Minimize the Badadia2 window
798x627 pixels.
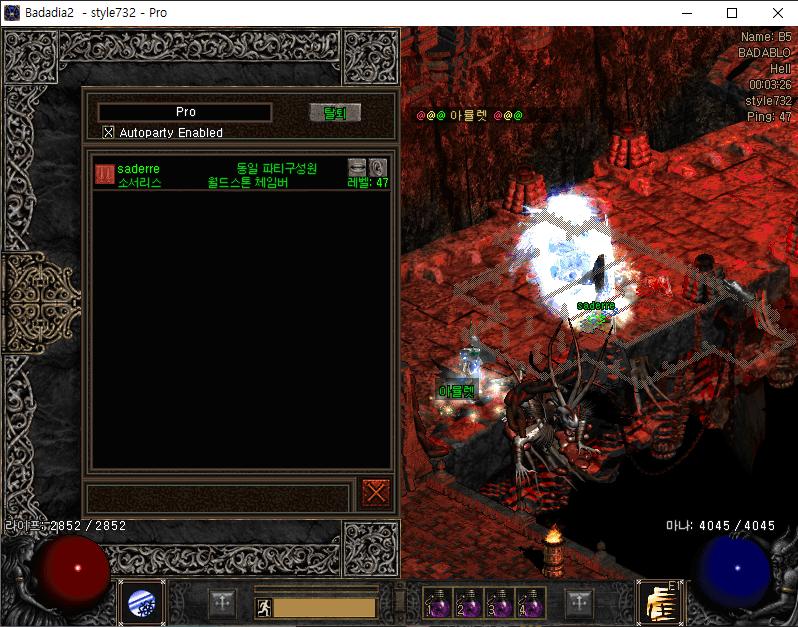(686, 13)
